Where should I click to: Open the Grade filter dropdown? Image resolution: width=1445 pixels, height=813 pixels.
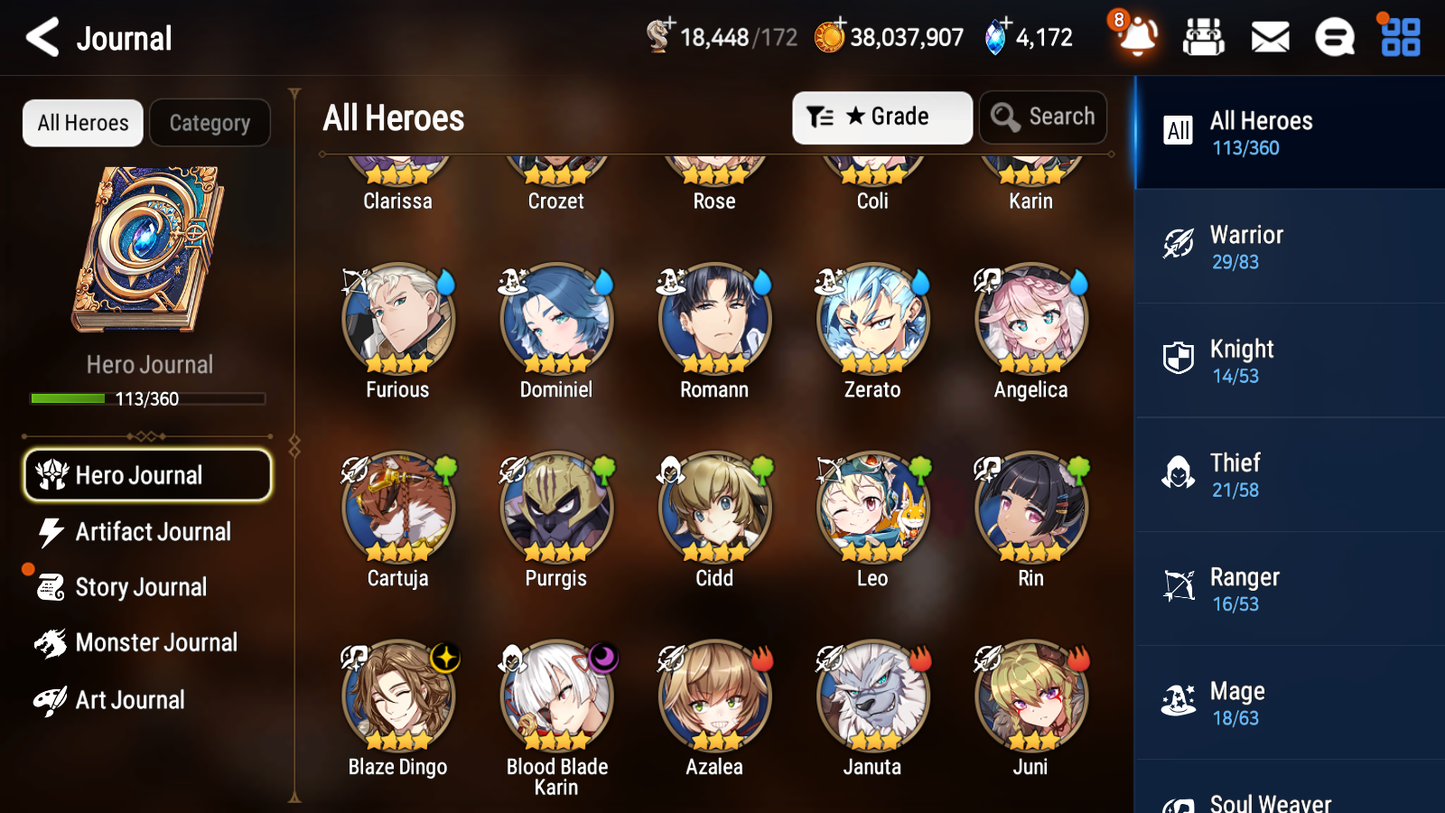click(x=882, y=117)
